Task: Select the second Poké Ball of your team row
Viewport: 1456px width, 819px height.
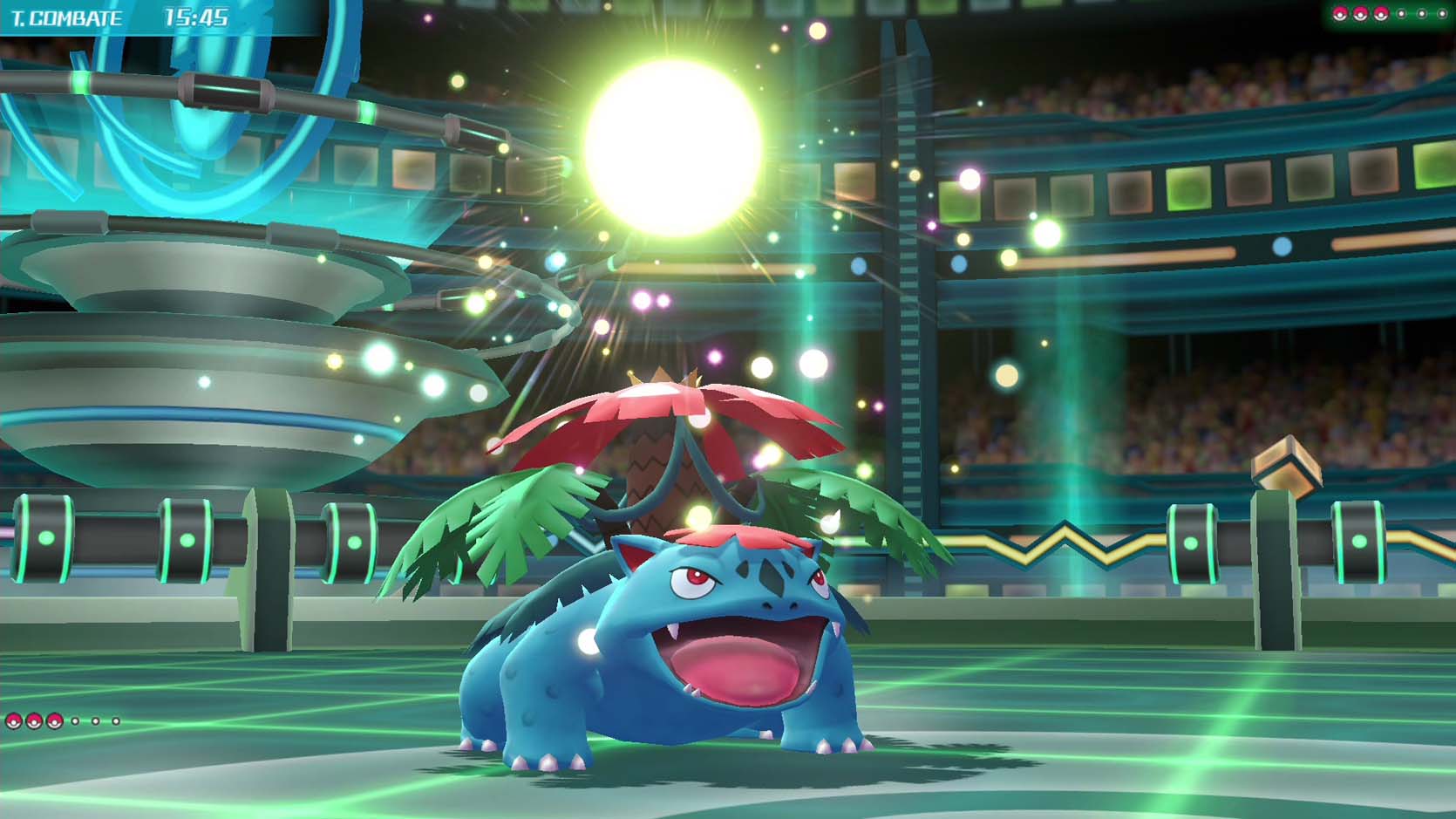Action: [x=34, y=721]
